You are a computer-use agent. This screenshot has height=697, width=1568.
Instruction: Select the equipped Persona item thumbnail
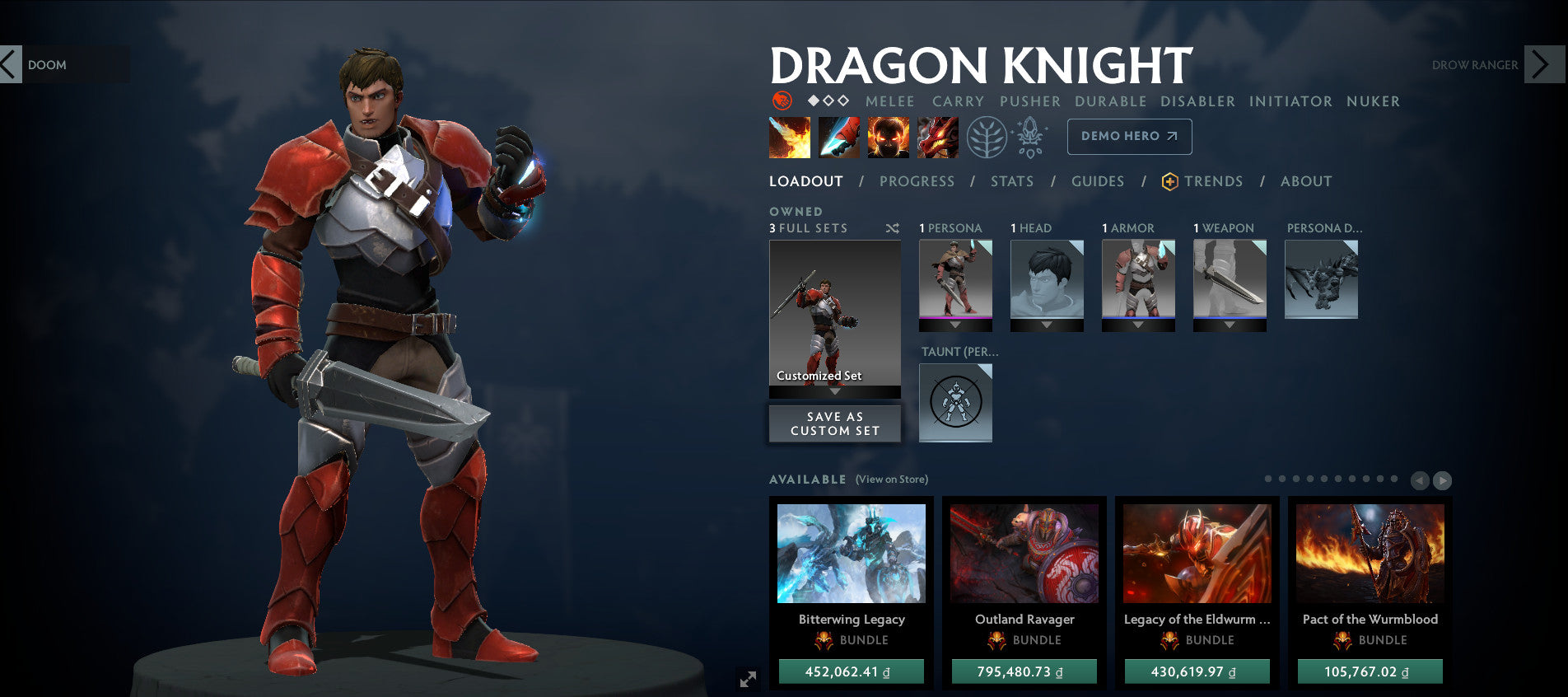955,280
